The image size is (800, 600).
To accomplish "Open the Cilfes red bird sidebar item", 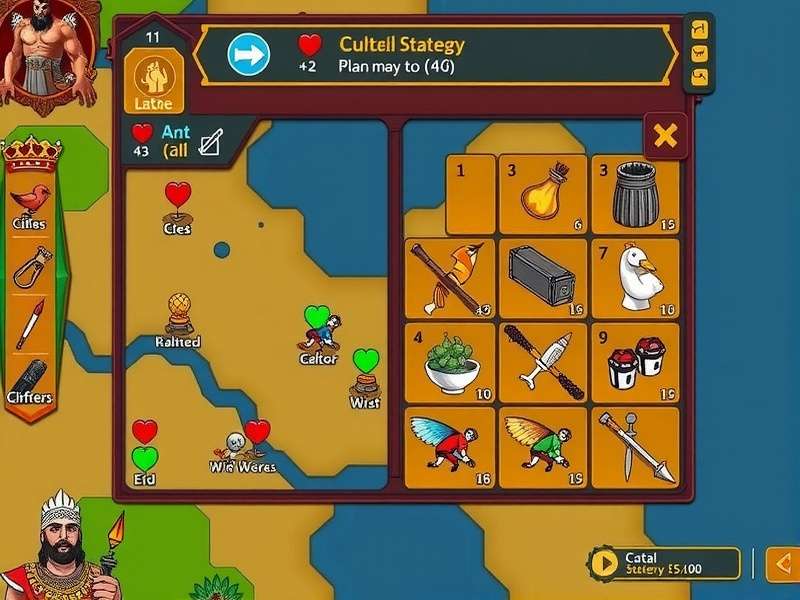I will tap(30, 203).
